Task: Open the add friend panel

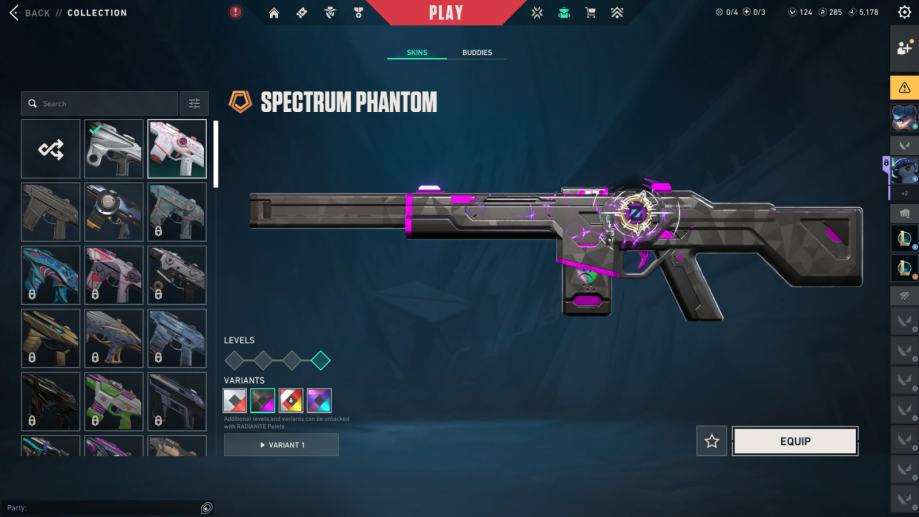Action: (905, 48)
